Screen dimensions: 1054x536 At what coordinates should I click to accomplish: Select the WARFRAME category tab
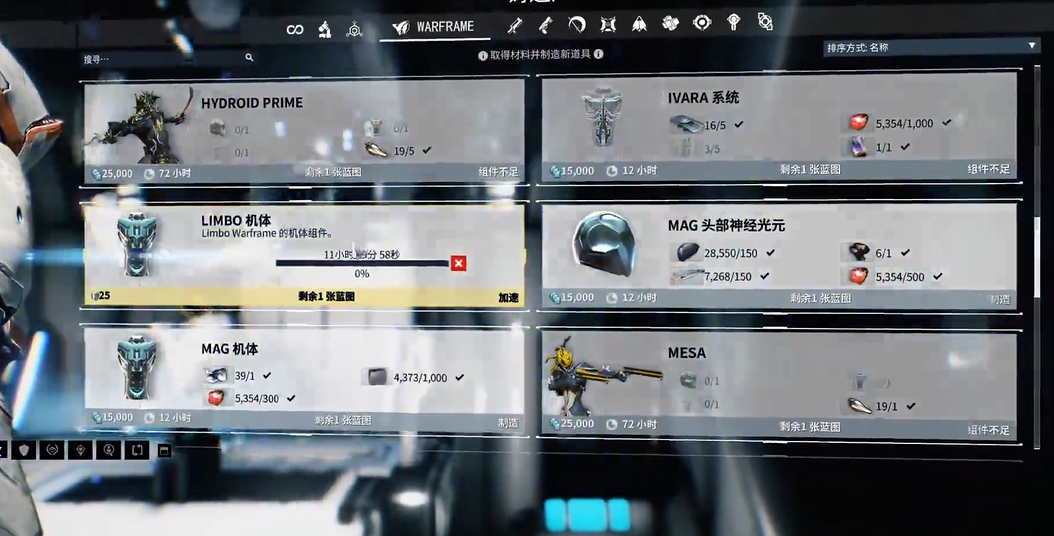(434, 27)
